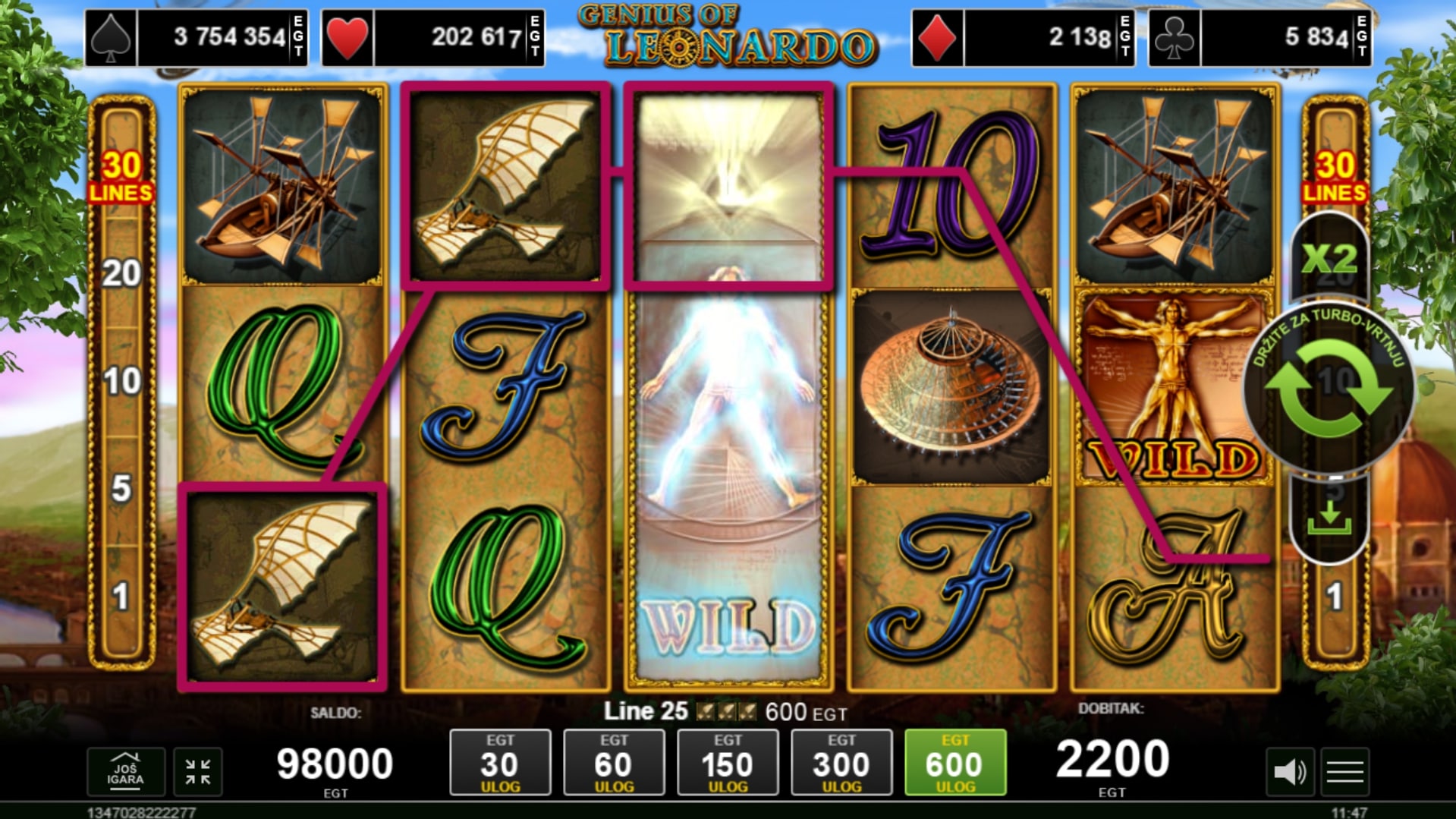
Task: Select the 30 EGT bet button
Action: point(500,763)
